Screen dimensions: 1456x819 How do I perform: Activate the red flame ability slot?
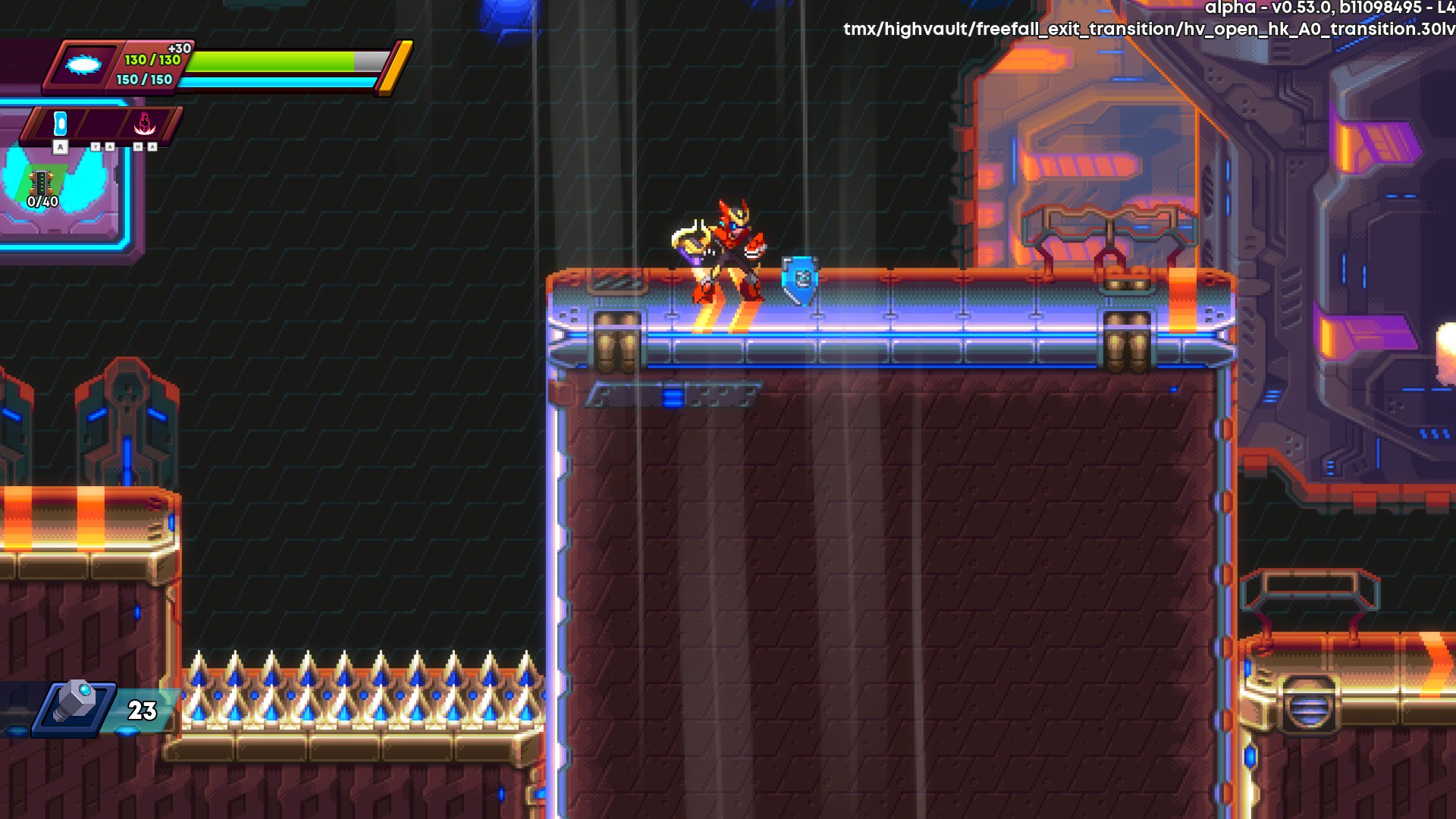tap(144, 124)
